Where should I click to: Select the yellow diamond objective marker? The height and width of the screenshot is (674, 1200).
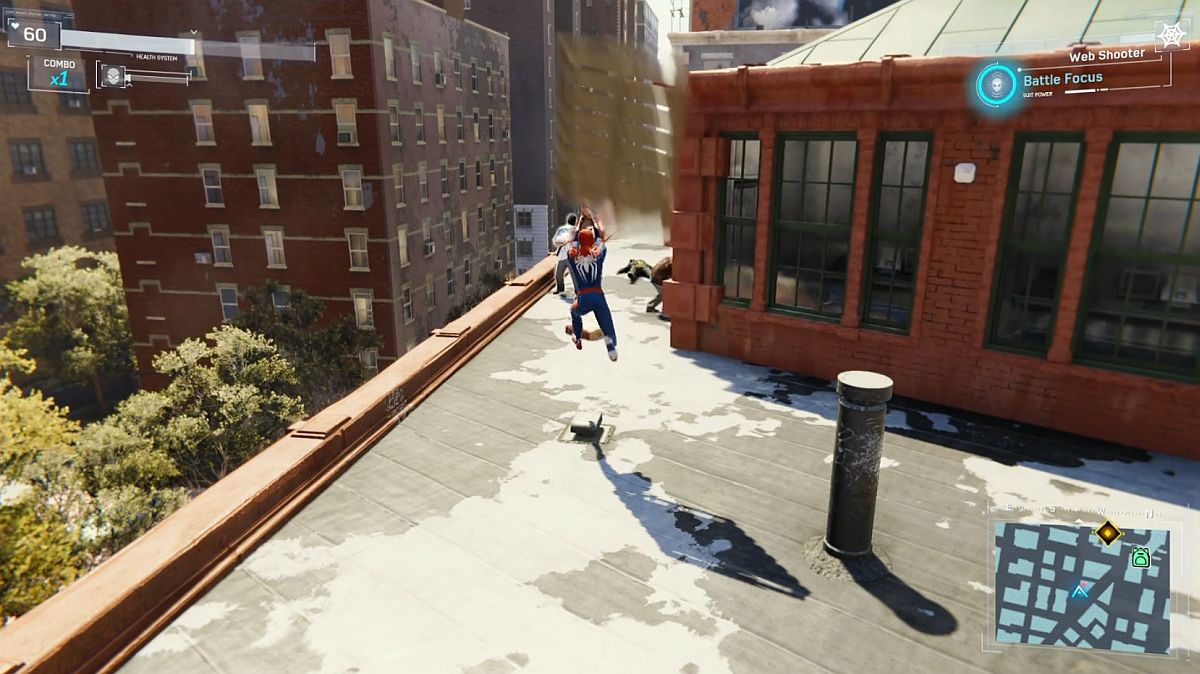click(1108, 532)
